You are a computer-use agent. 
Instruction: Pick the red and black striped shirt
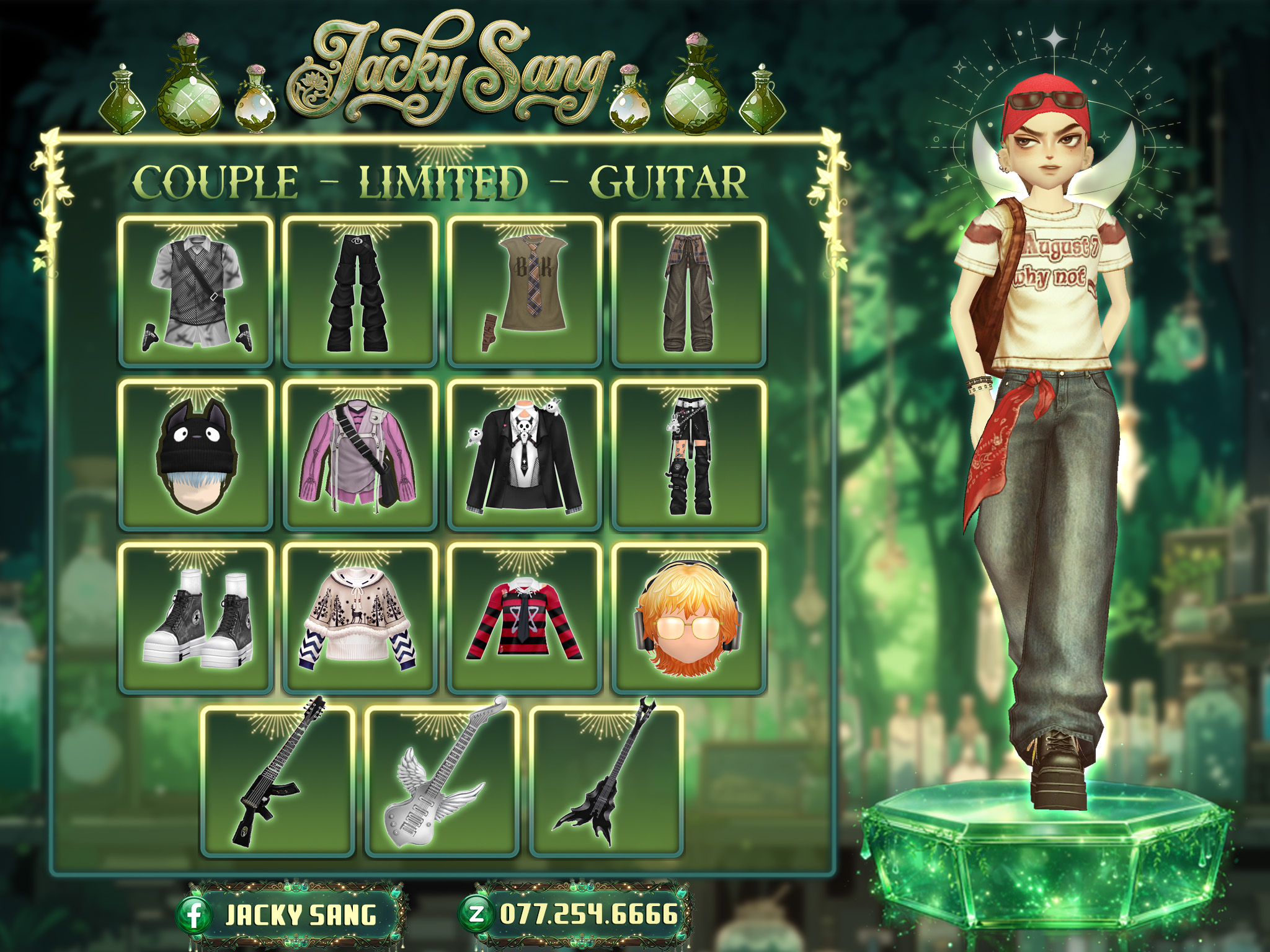[525, 619]
